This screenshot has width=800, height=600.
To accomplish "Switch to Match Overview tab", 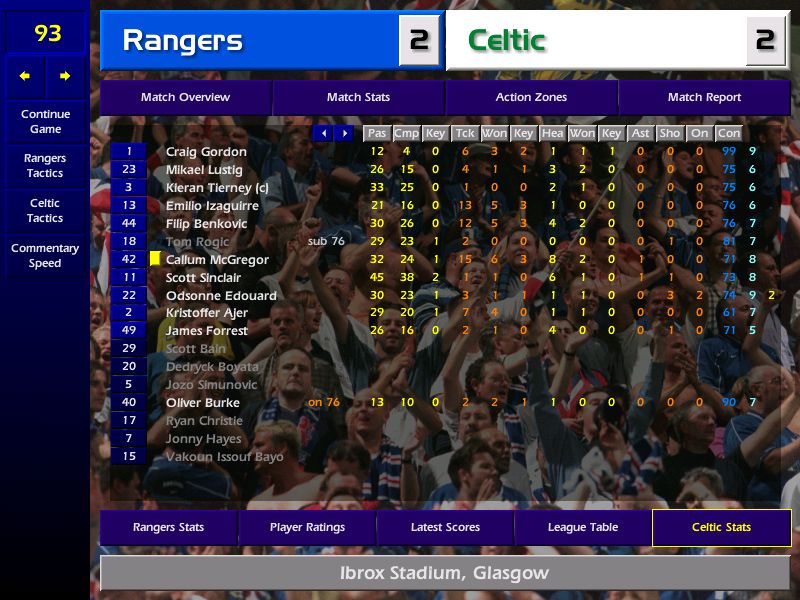I will click(185, 97).
